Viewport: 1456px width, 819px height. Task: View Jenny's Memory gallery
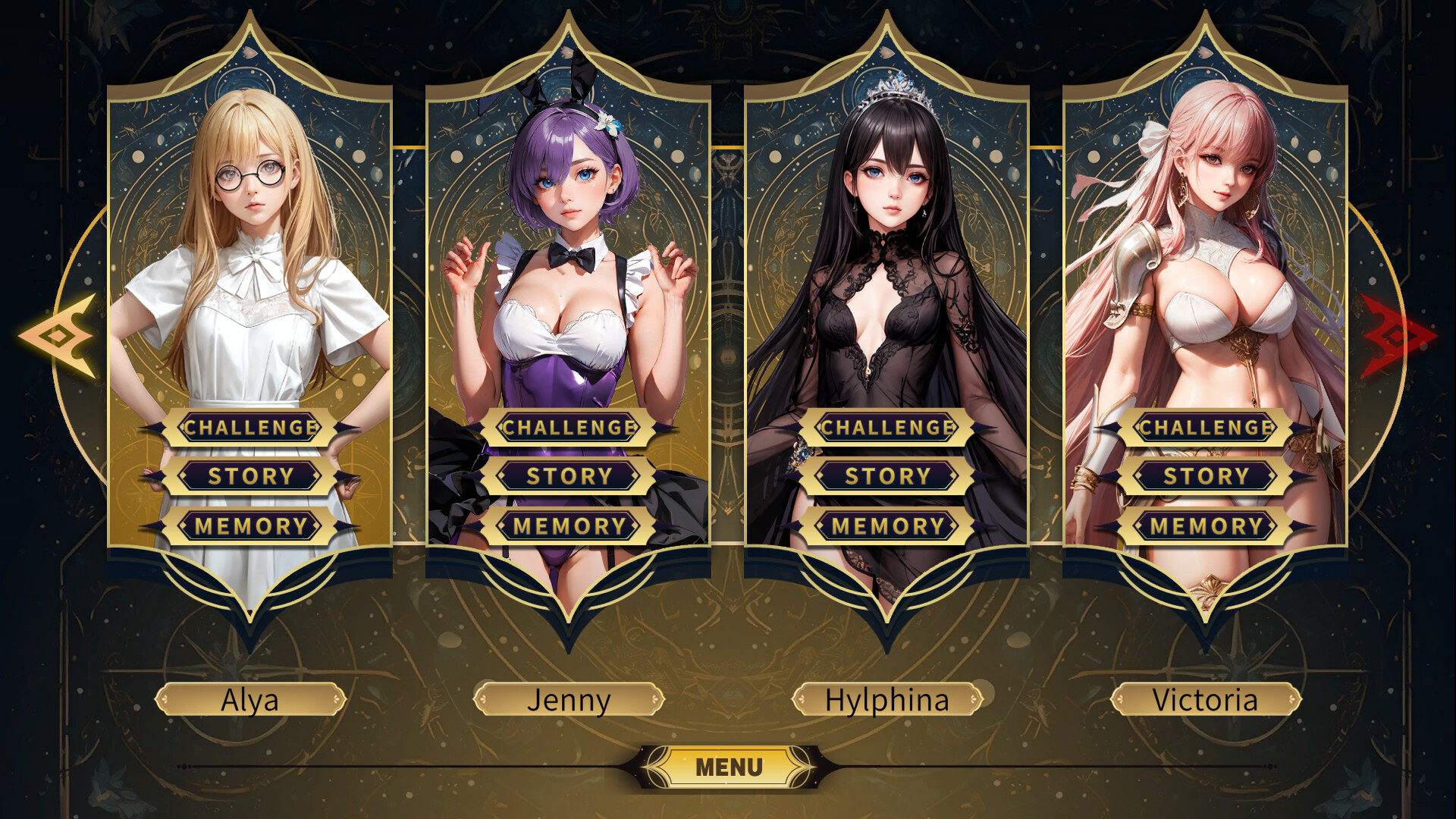pos(569,526)
